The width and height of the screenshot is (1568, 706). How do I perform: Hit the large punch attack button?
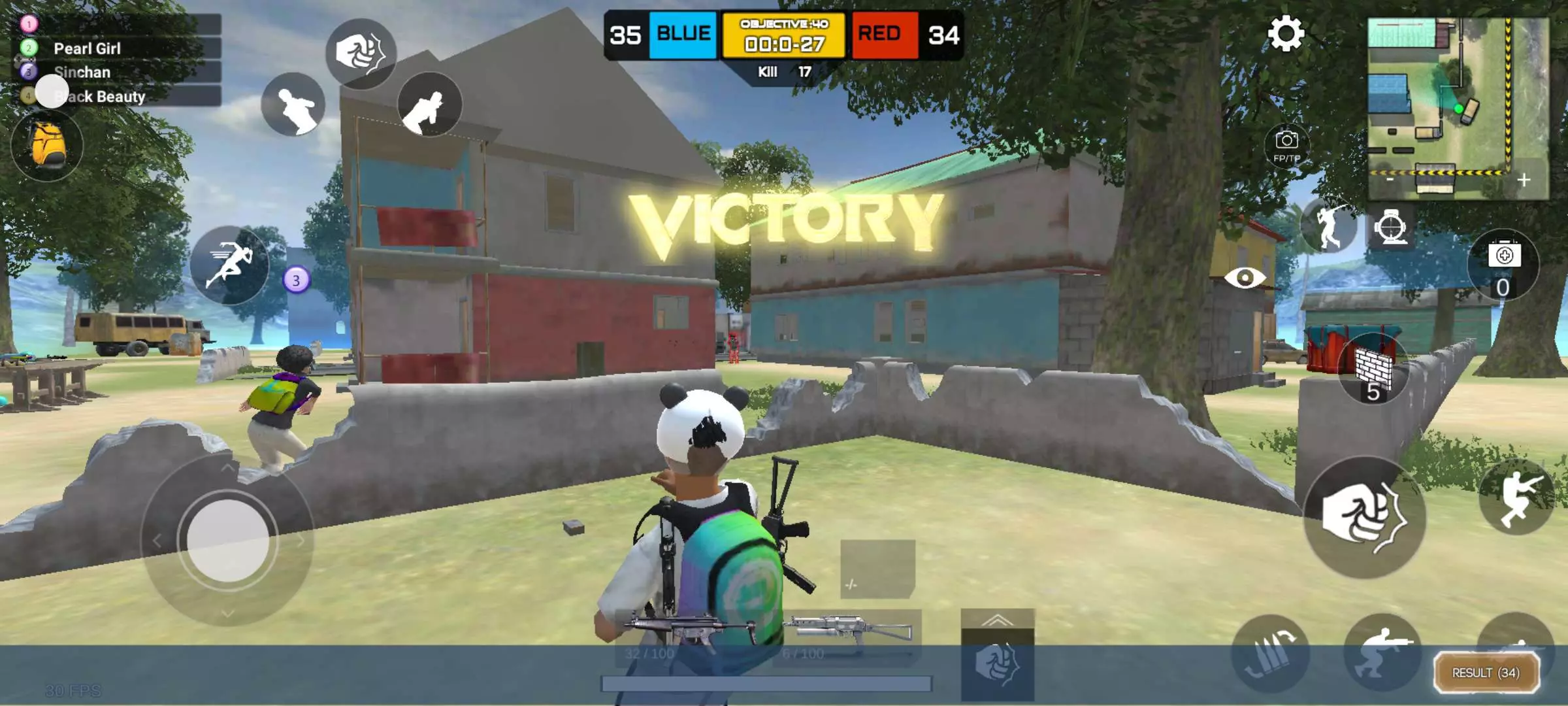tap(1364, 517)
